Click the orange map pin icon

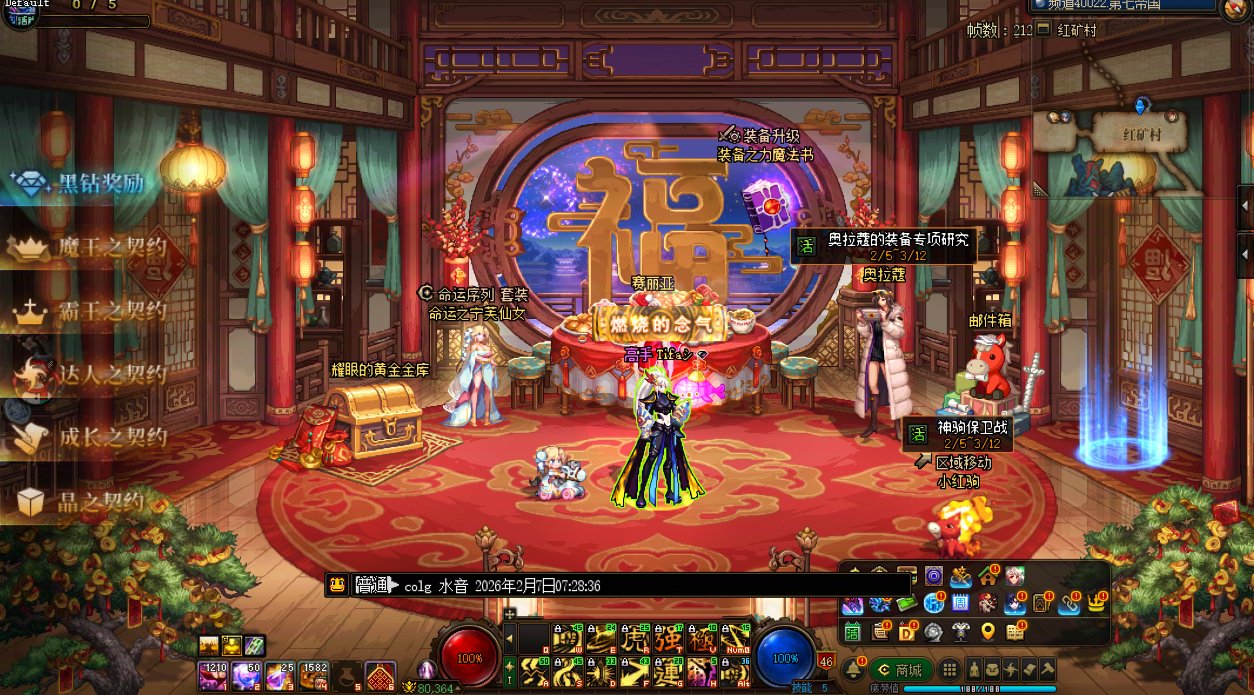pos(988,631)
